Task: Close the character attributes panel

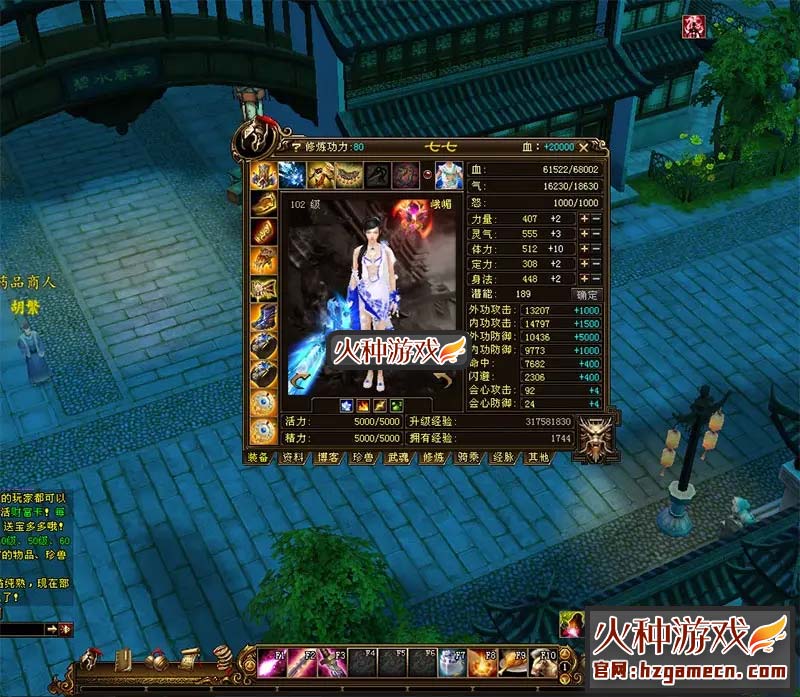Action: 583,147
